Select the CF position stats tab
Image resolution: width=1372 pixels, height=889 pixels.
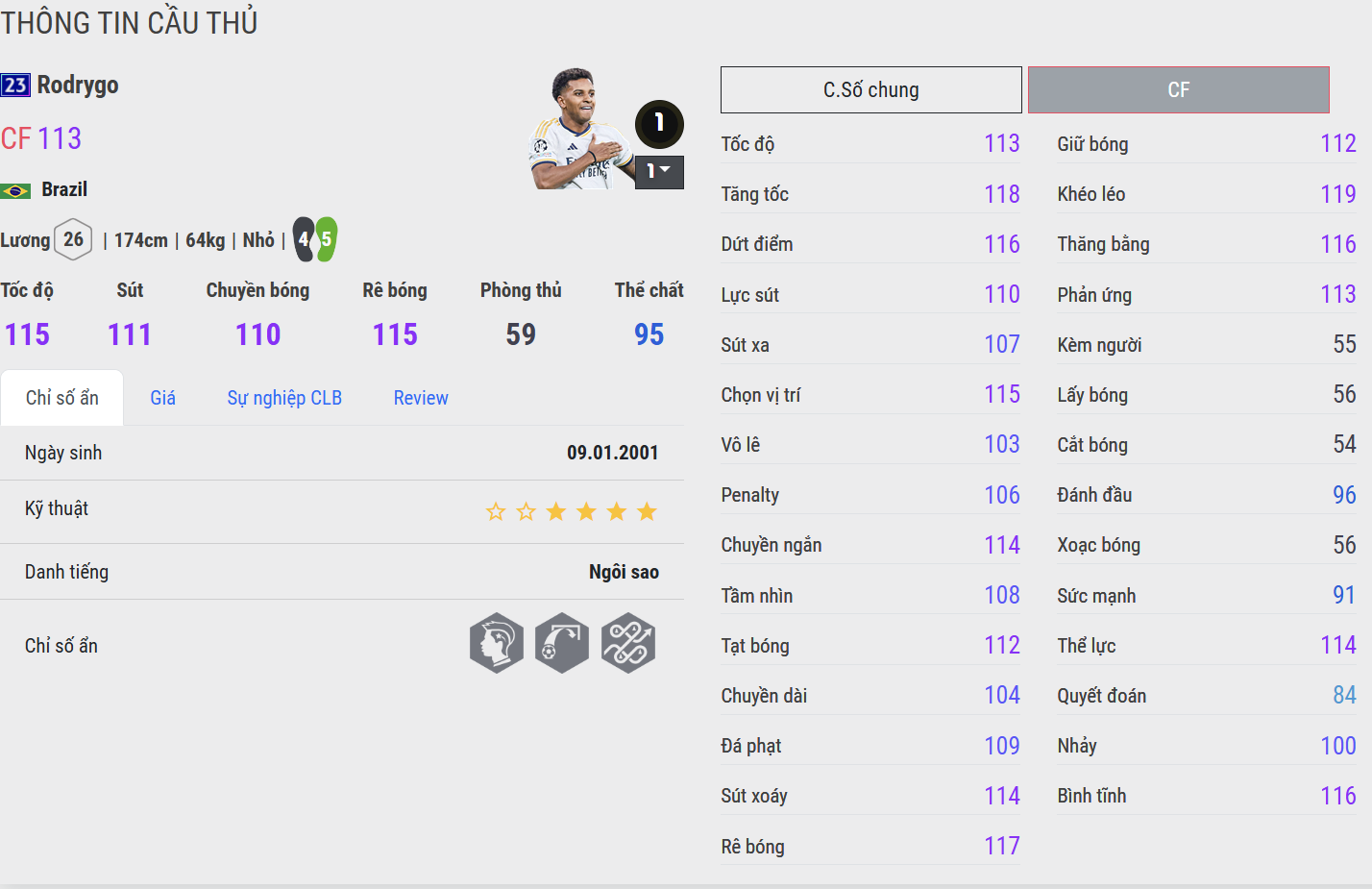point(1178,90)
